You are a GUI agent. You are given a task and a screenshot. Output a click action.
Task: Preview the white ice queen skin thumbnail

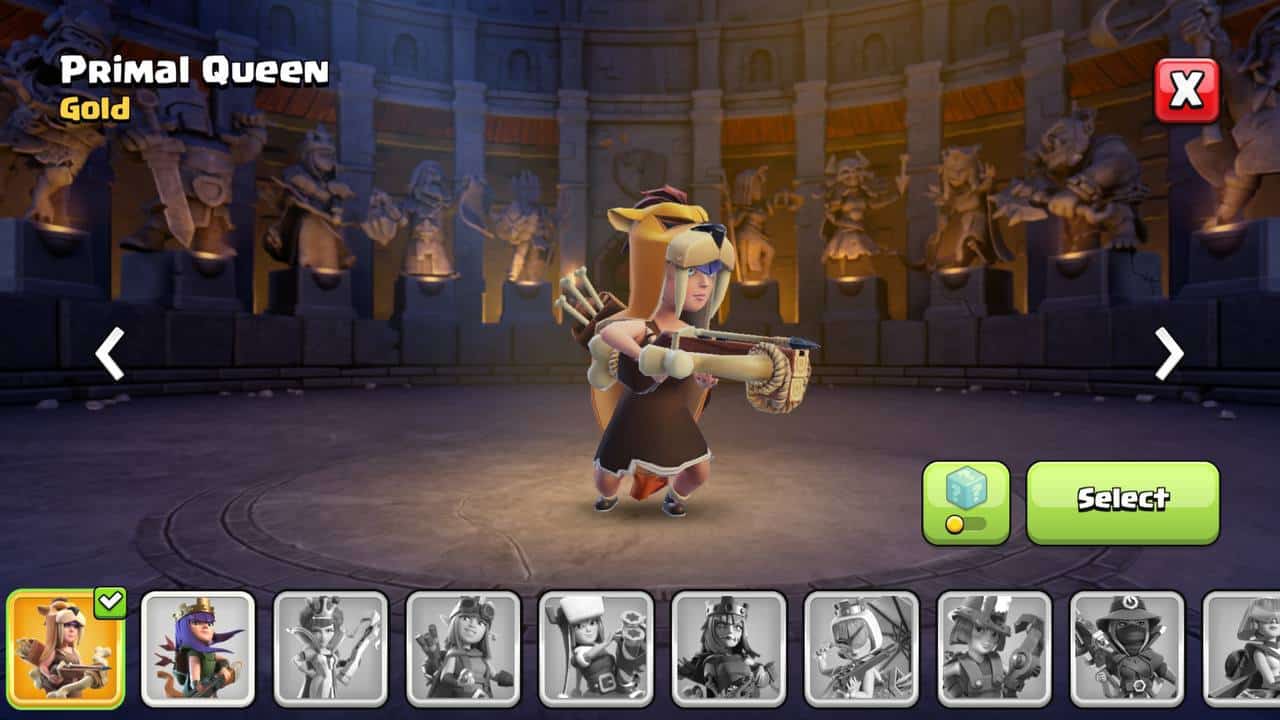(x=331, y=648)
